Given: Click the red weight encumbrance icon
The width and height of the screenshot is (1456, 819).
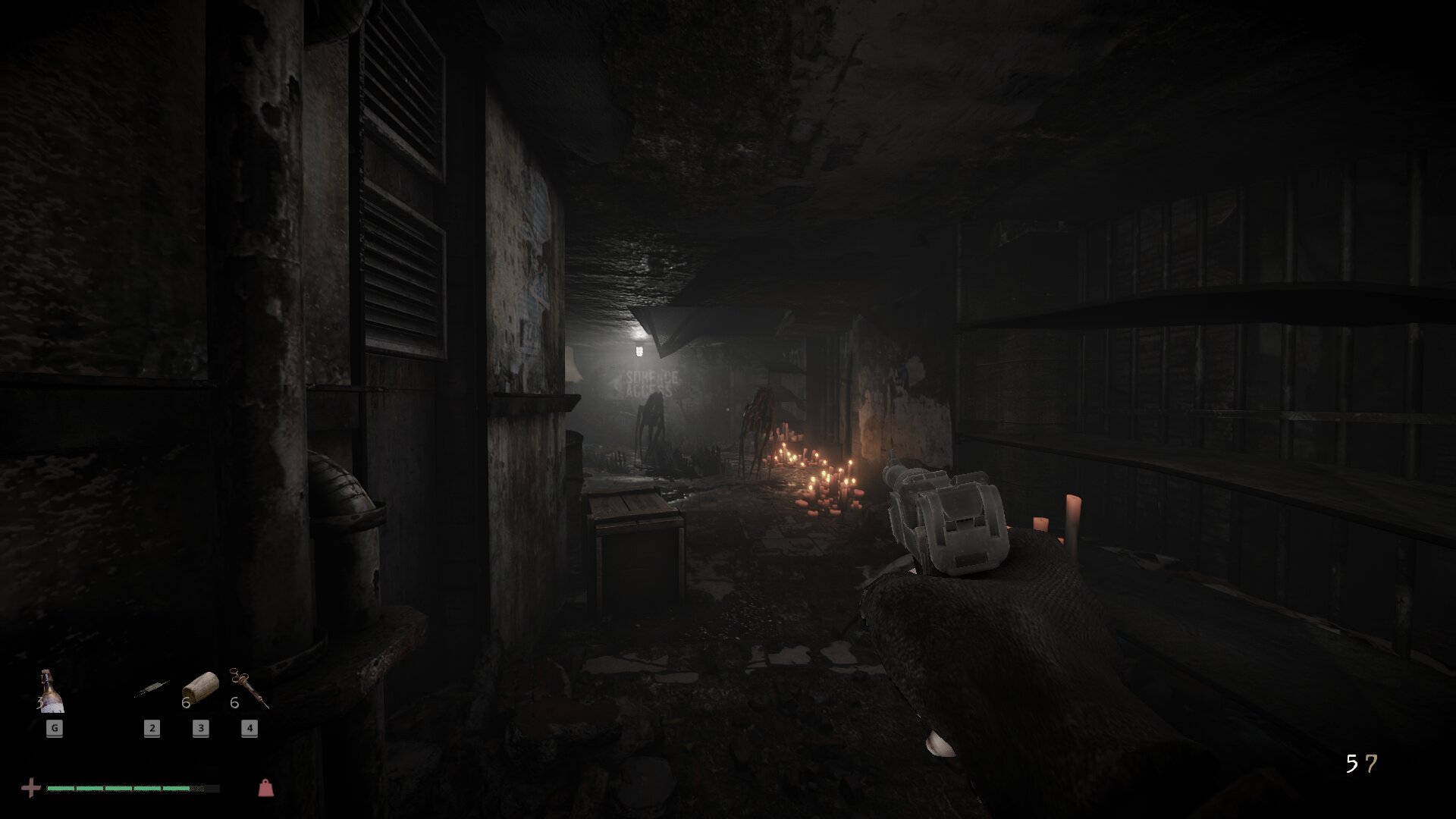Looking at the screenshot, I should (x=265, y=788).
